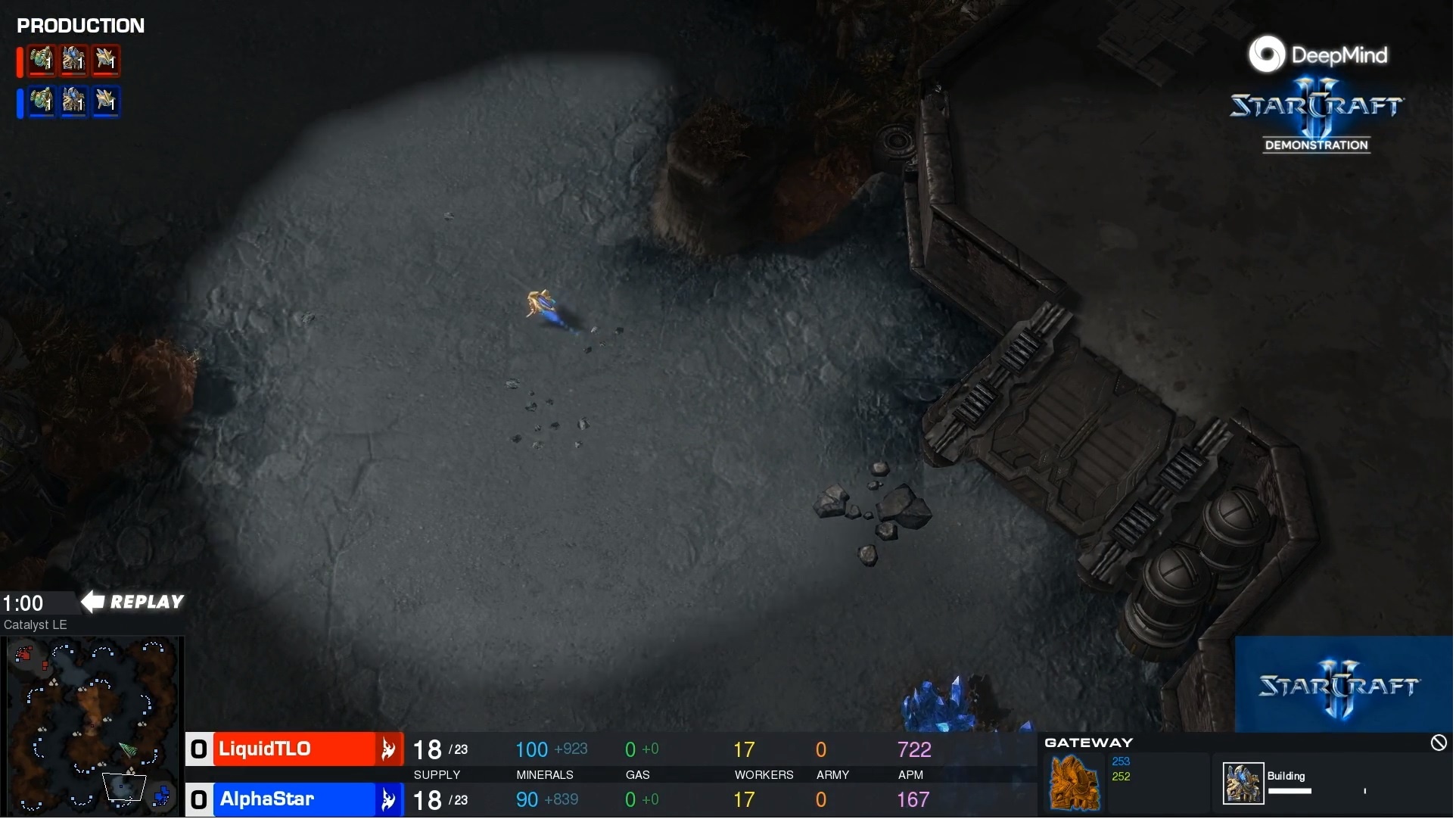Click AlphaStar's Protoss race emblem
The image size is (1456, 819).
click(388, 799)
